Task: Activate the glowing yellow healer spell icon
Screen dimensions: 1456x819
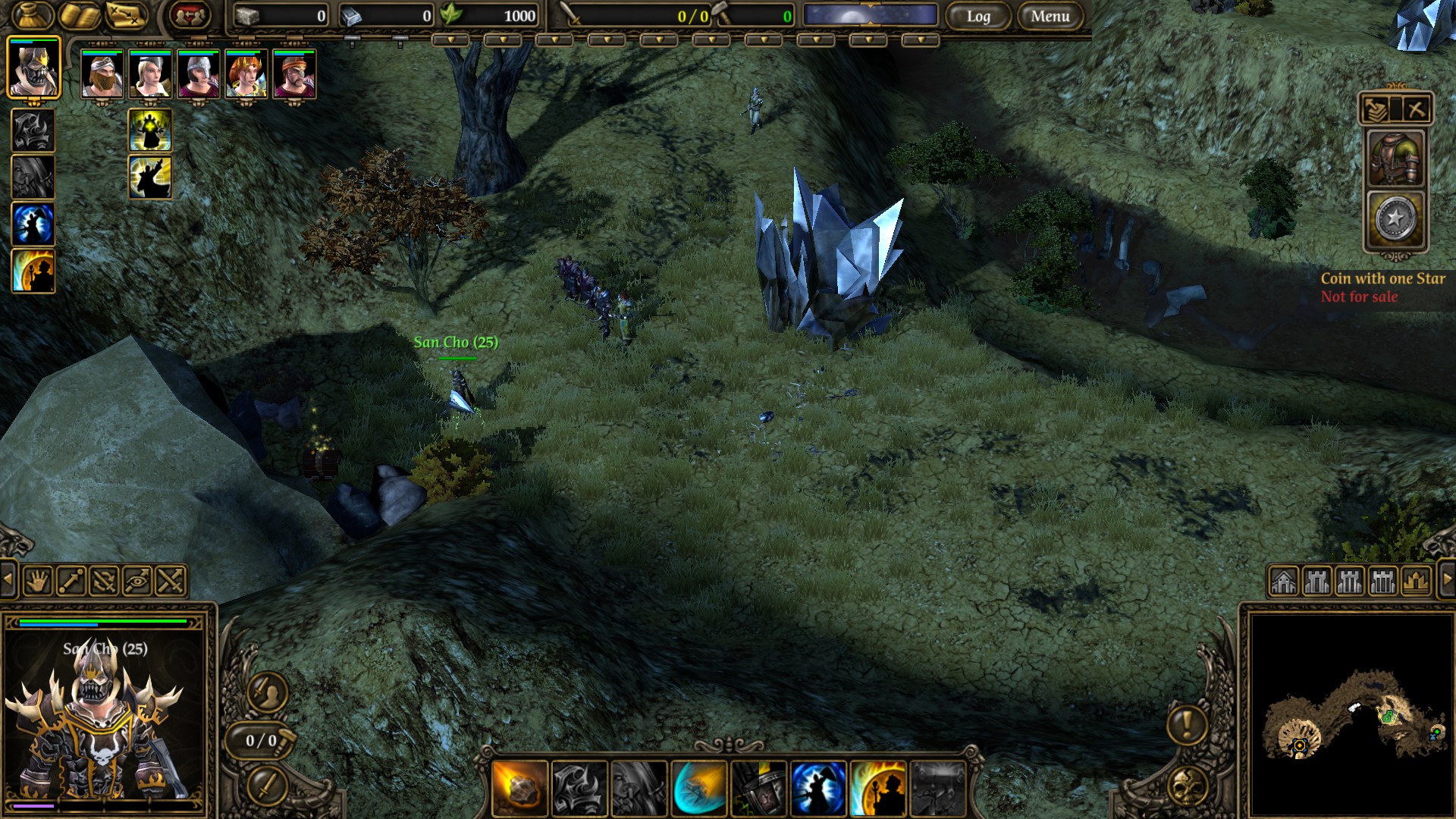Action: coord(150,130)
